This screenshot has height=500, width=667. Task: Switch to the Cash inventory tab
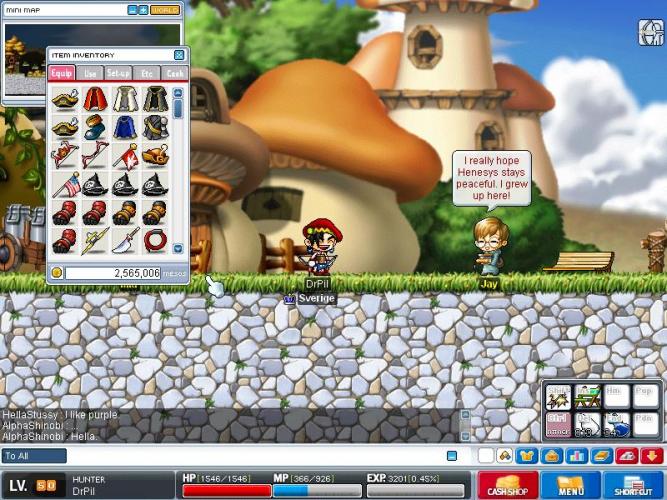pos(174,73)
